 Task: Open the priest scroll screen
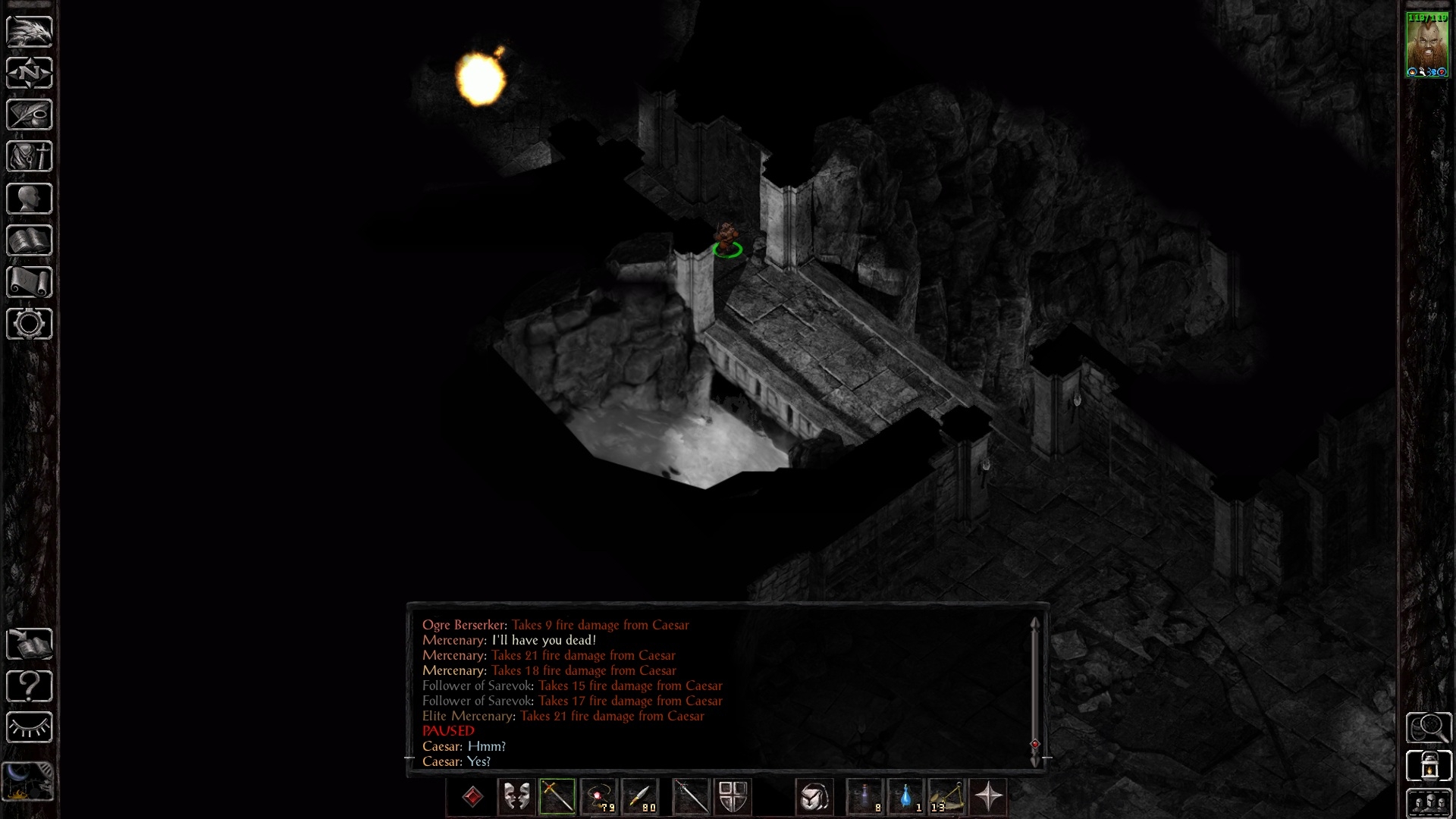tap(30, 282)
